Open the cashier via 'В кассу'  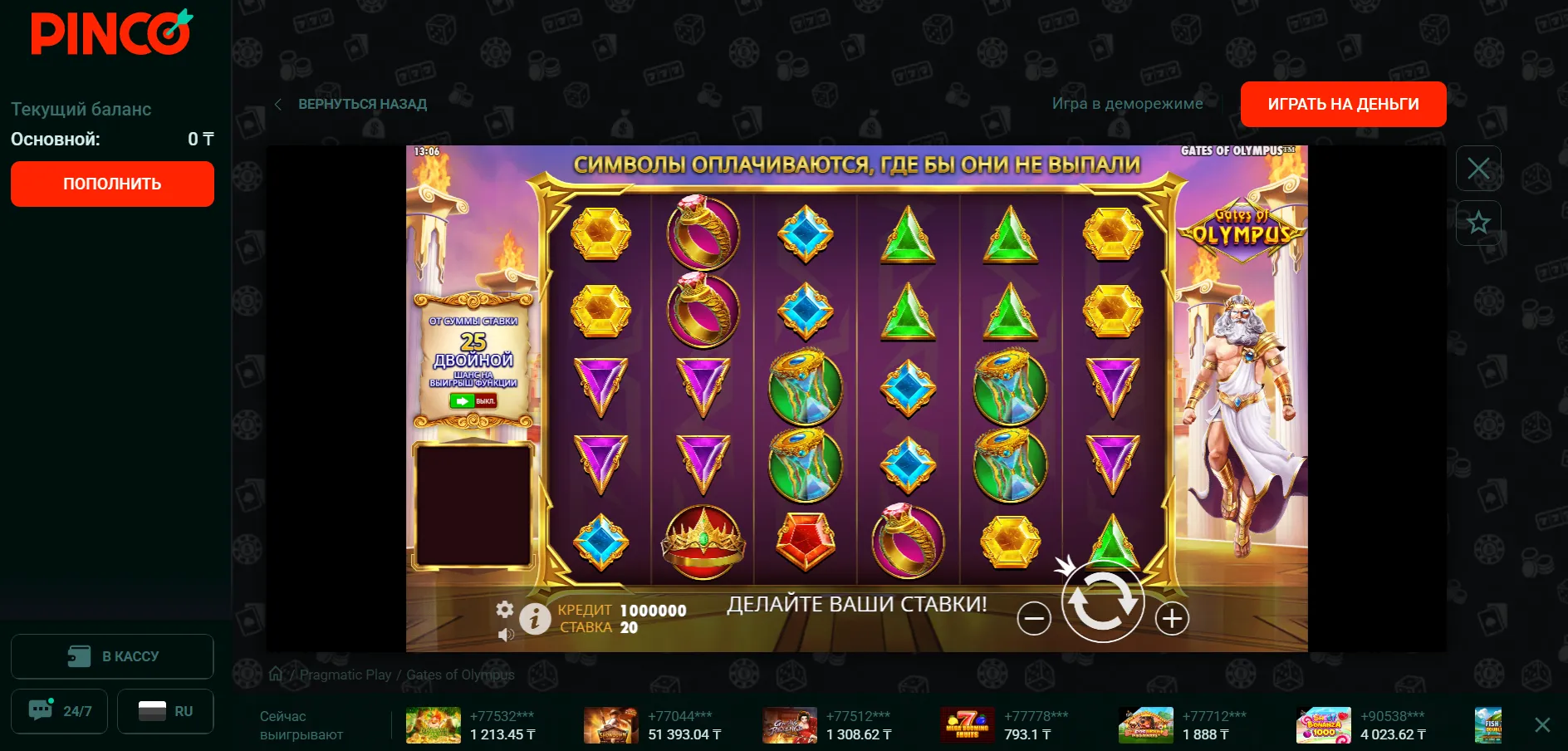pos(112,656)
